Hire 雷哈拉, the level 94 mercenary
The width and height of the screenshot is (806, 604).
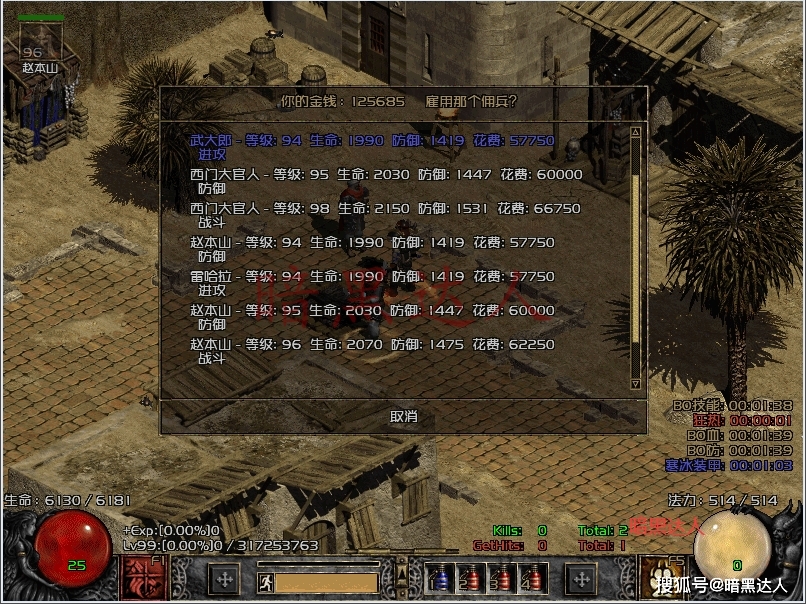(x=372, y=276)
